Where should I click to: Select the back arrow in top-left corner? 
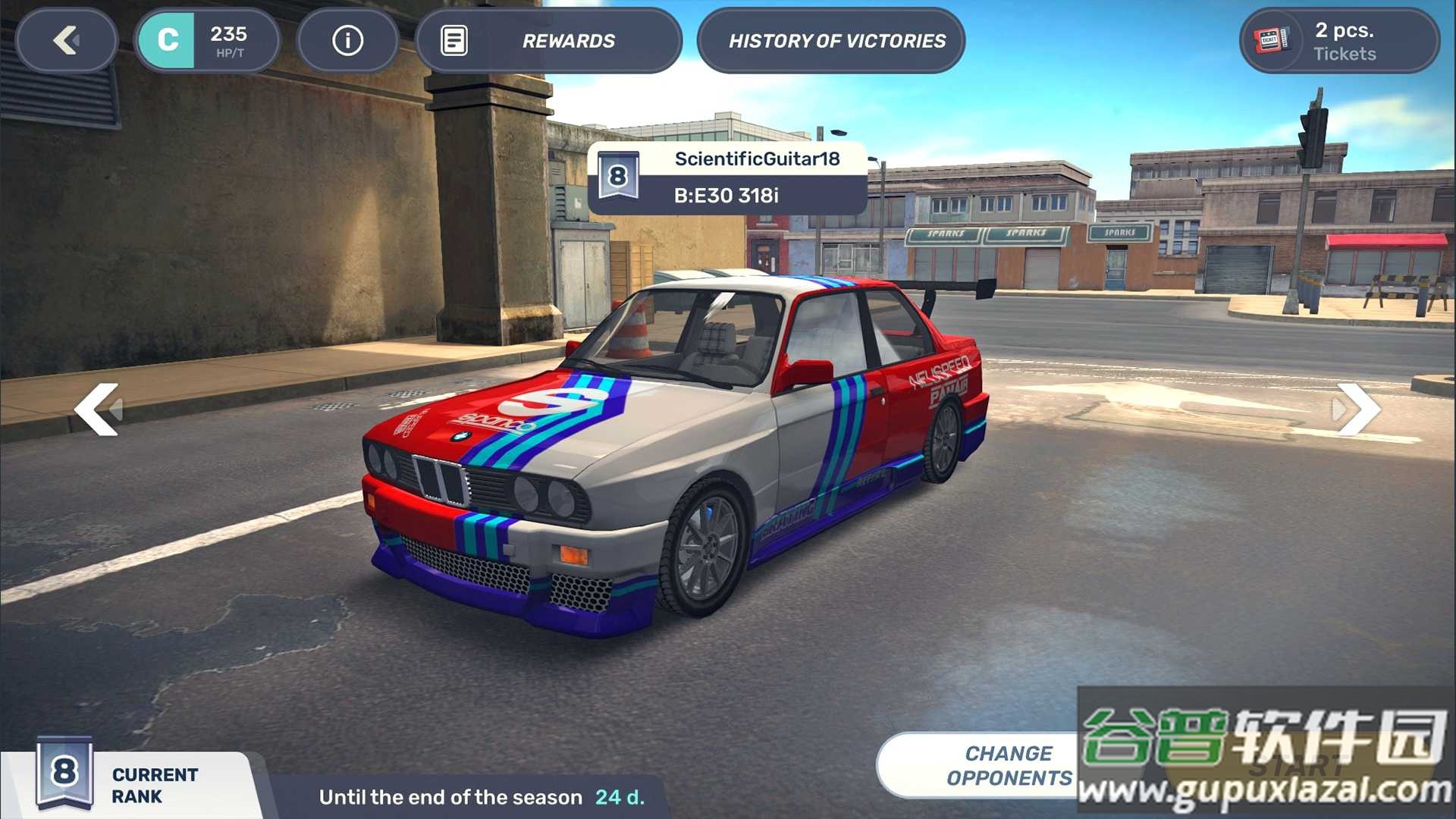point(67,41)
